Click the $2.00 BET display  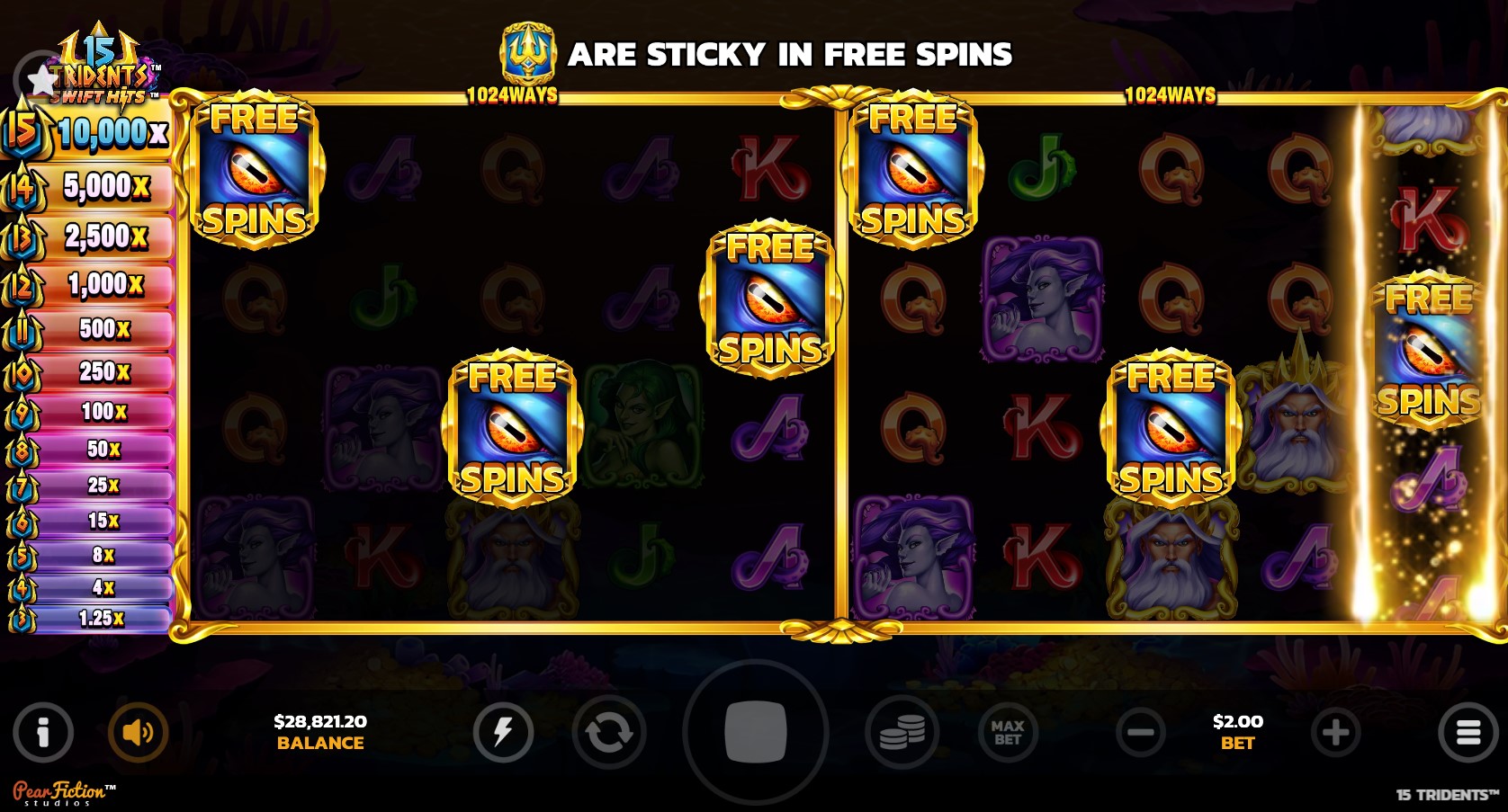(x=1239, y=732)
